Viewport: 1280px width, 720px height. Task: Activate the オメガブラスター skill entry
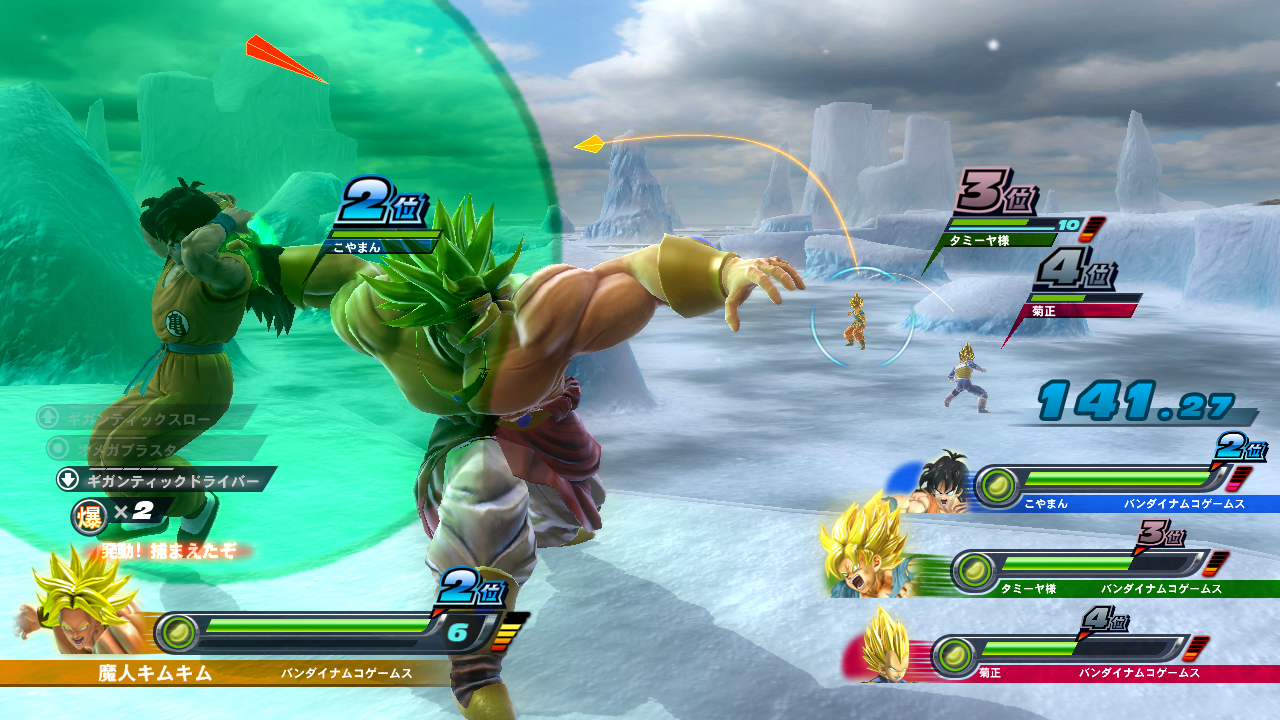[x=155, y=448]
